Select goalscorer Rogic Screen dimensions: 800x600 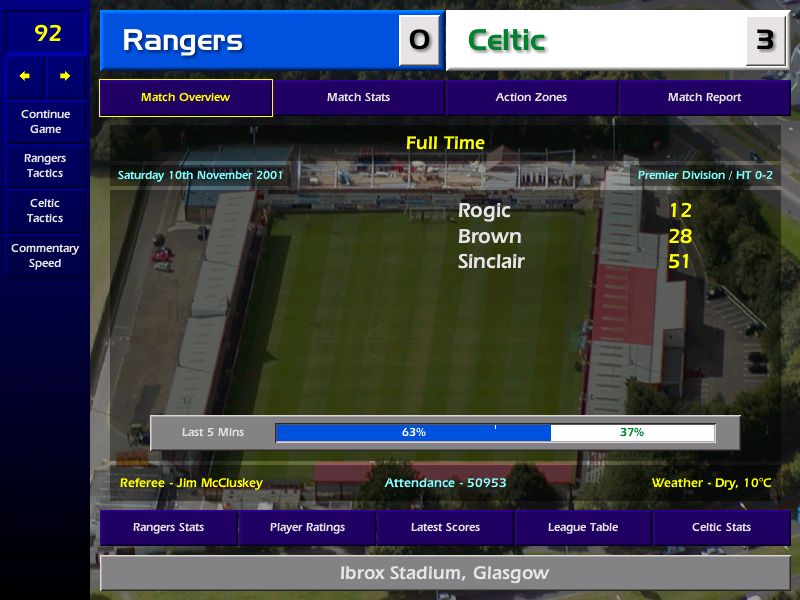484,210
